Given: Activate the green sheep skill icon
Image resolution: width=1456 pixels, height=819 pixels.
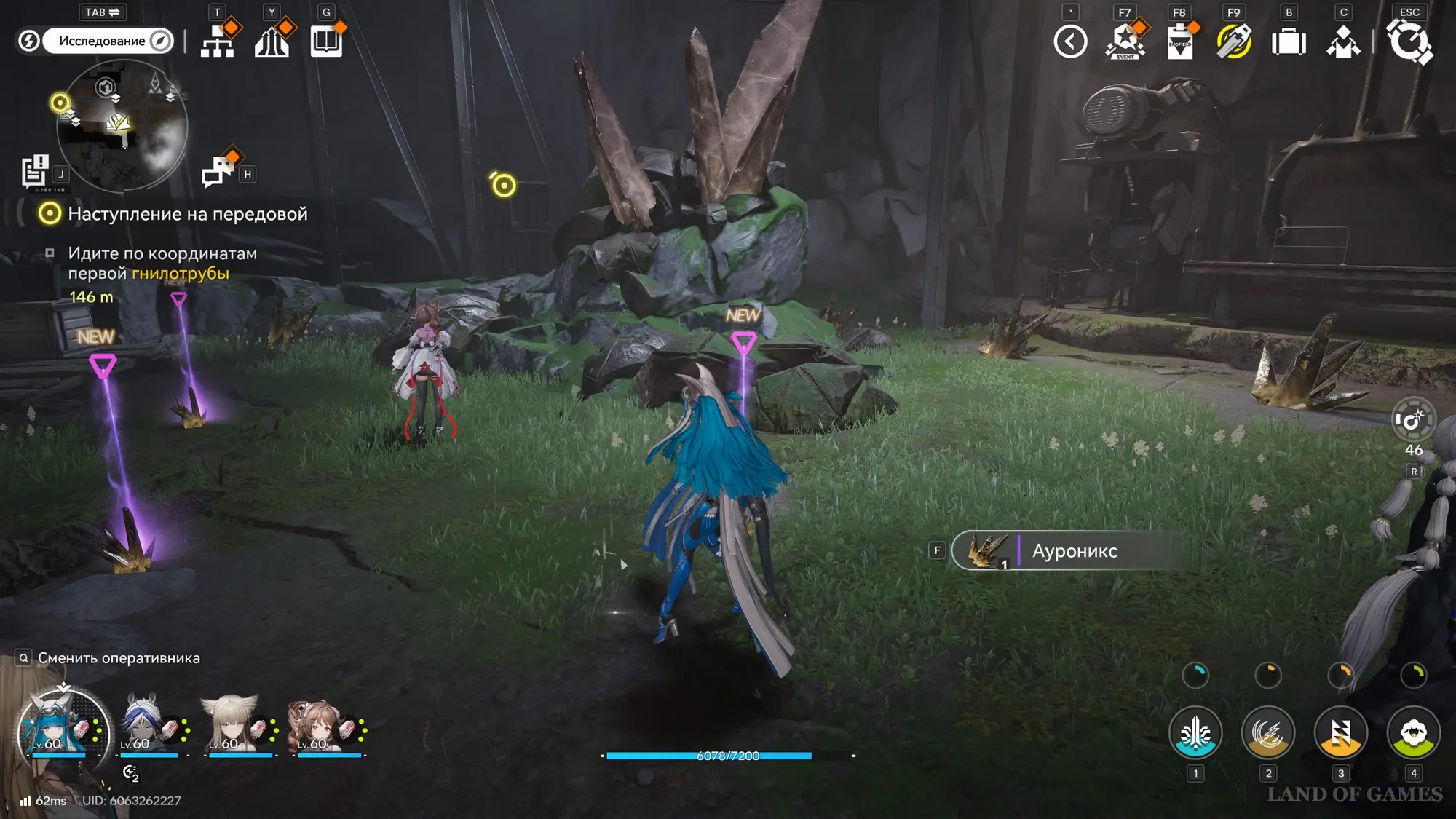Looking at the screenshot, I should [x=1413, y=732].
